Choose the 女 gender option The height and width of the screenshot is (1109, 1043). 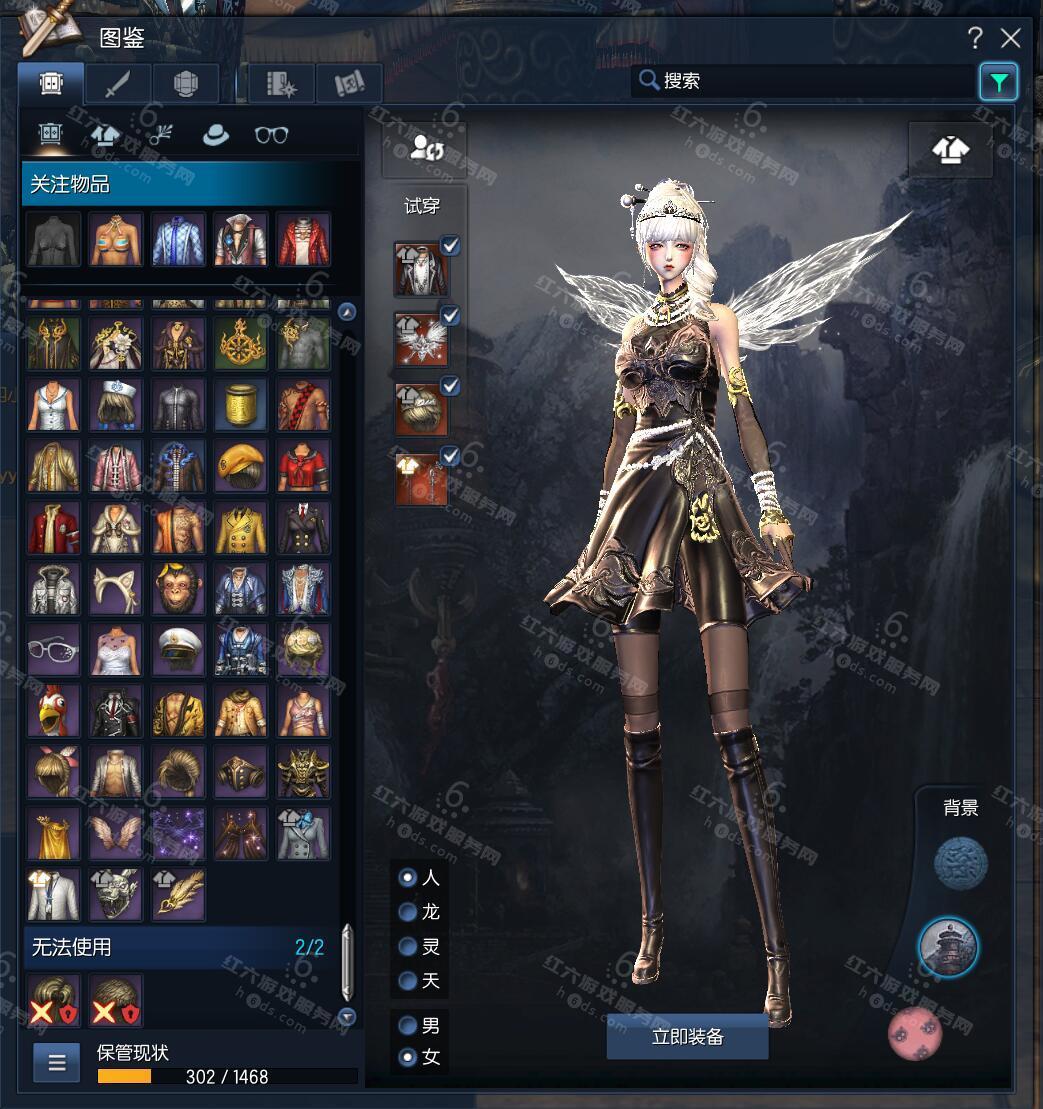click(x=408, y=1057)
